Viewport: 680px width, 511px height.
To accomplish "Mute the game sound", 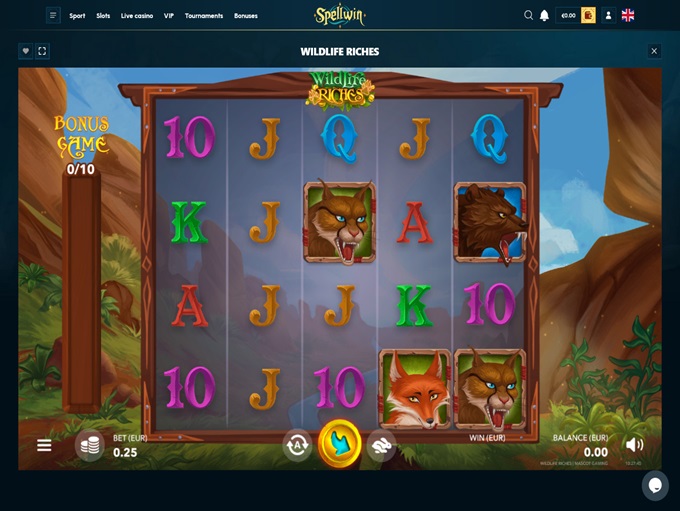I will (634, 444).
